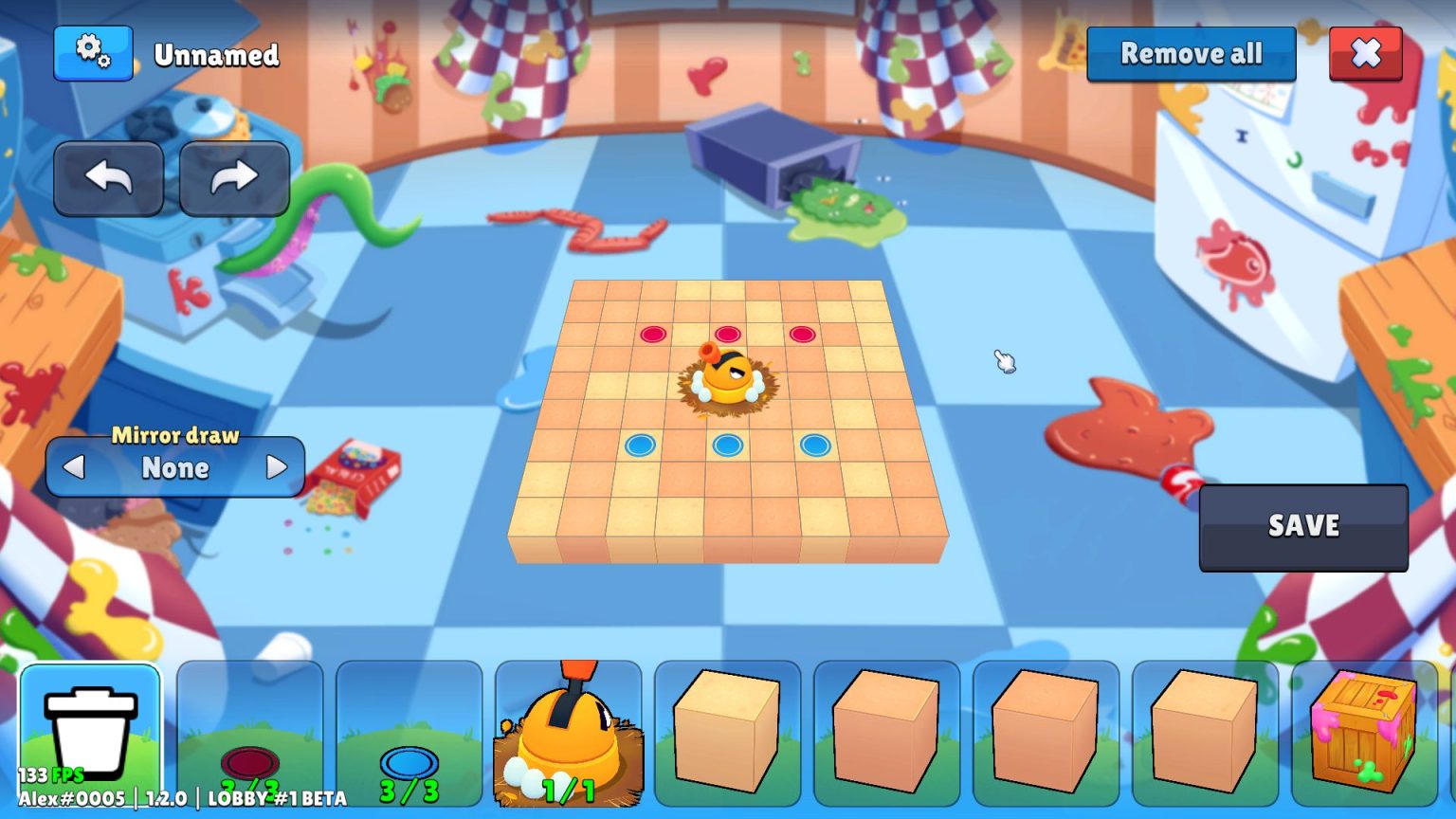Pick the paint-splattered wooden crate block
Screen dimensions: 1456x819
point(1363,735)
